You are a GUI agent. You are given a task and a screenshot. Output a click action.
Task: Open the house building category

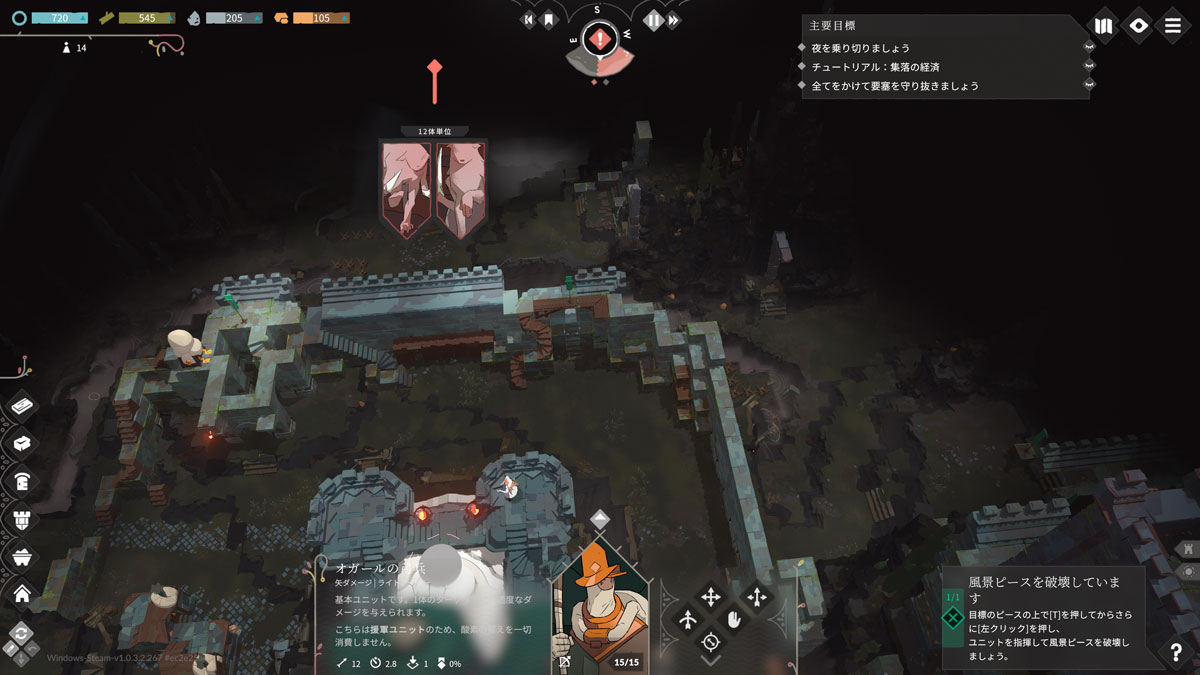22,594
